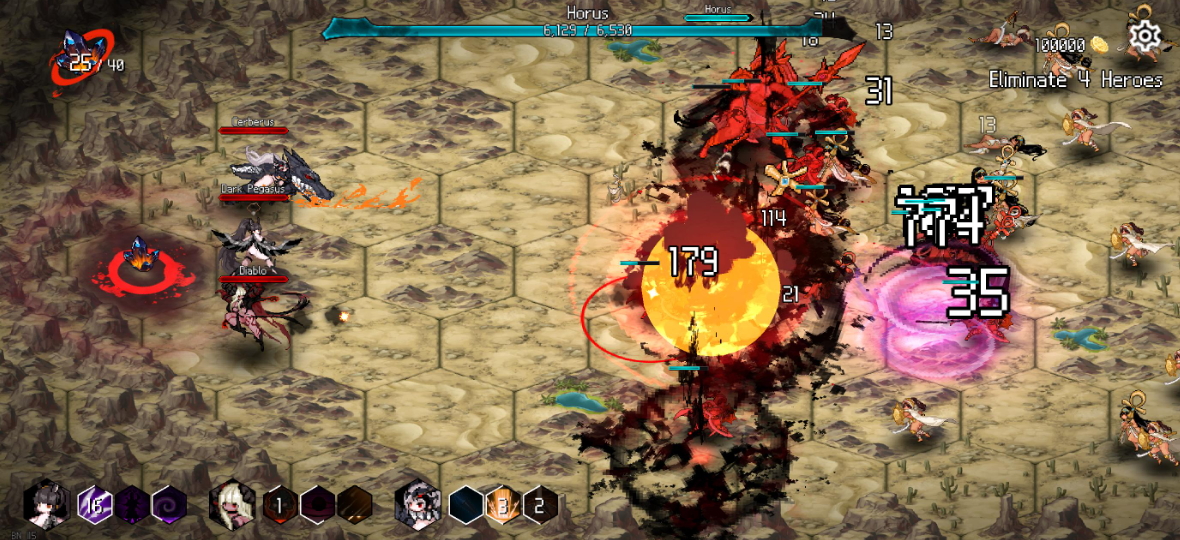Activate the purple skill showing 16

pyautogui.click(x=95, y=504)
